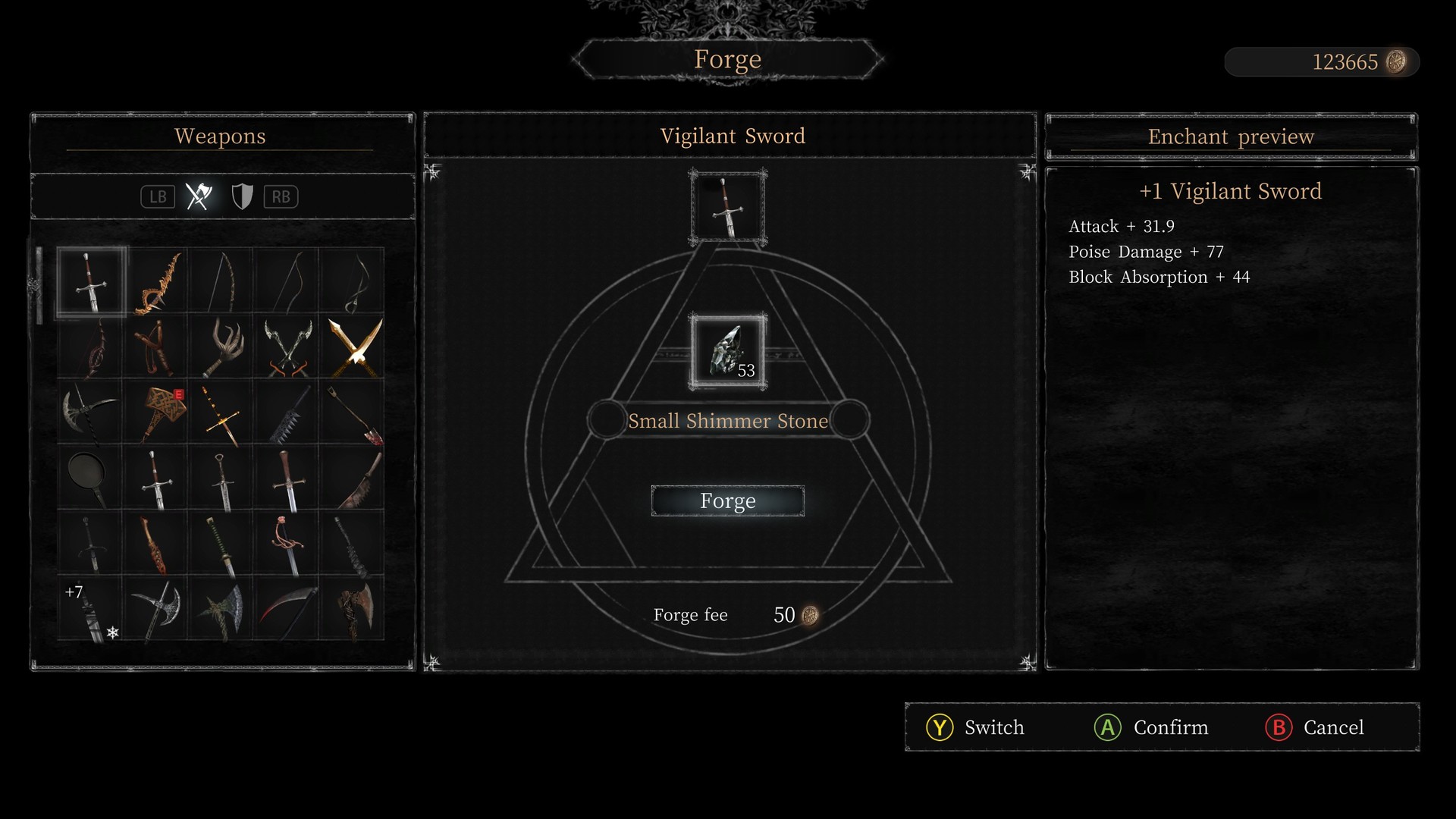Click the Vigilant Sword in the forge slot

pos(727,206)
